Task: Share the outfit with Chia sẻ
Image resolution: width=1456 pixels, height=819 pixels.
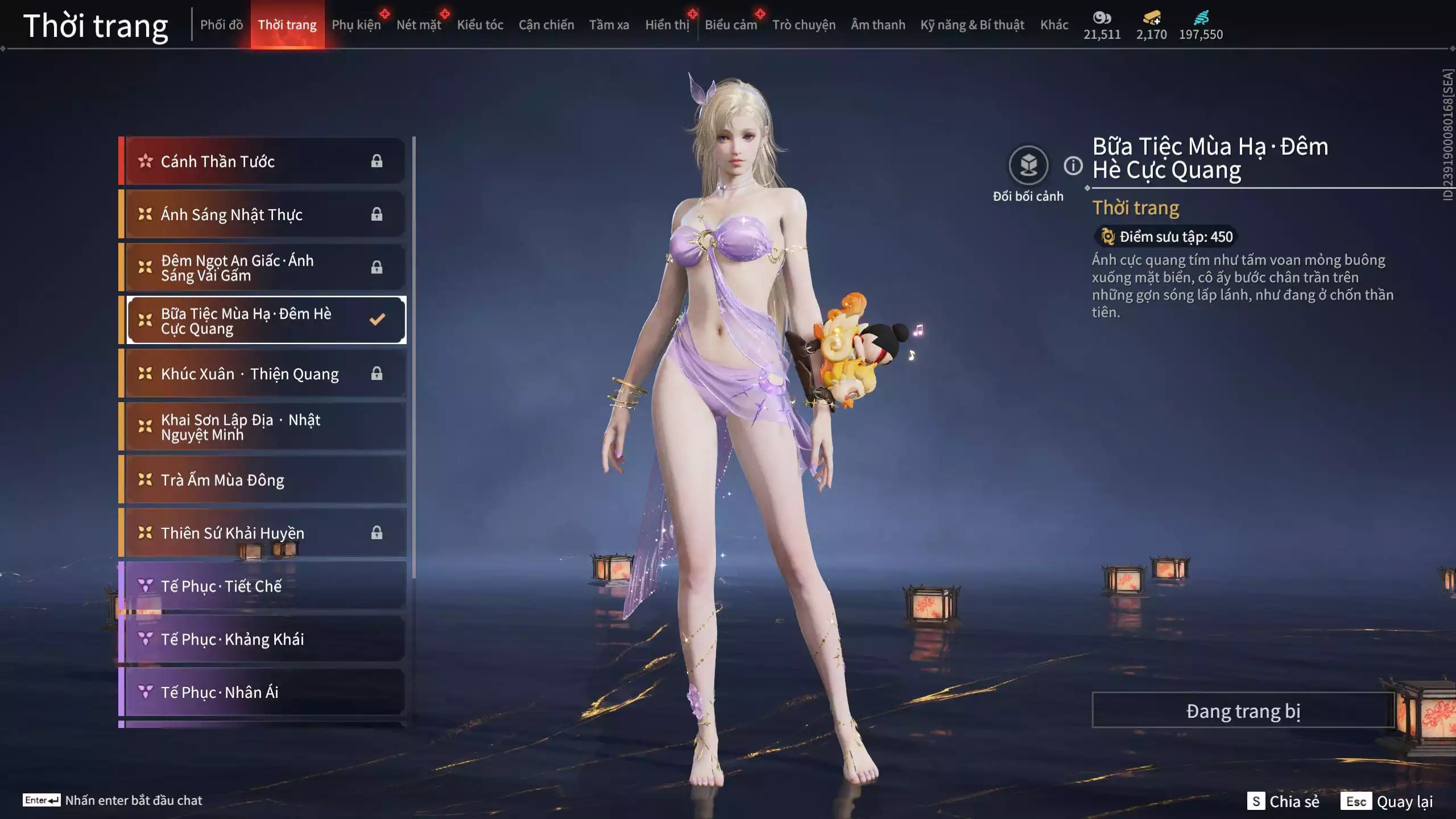Action: [x=1283, y=801]
